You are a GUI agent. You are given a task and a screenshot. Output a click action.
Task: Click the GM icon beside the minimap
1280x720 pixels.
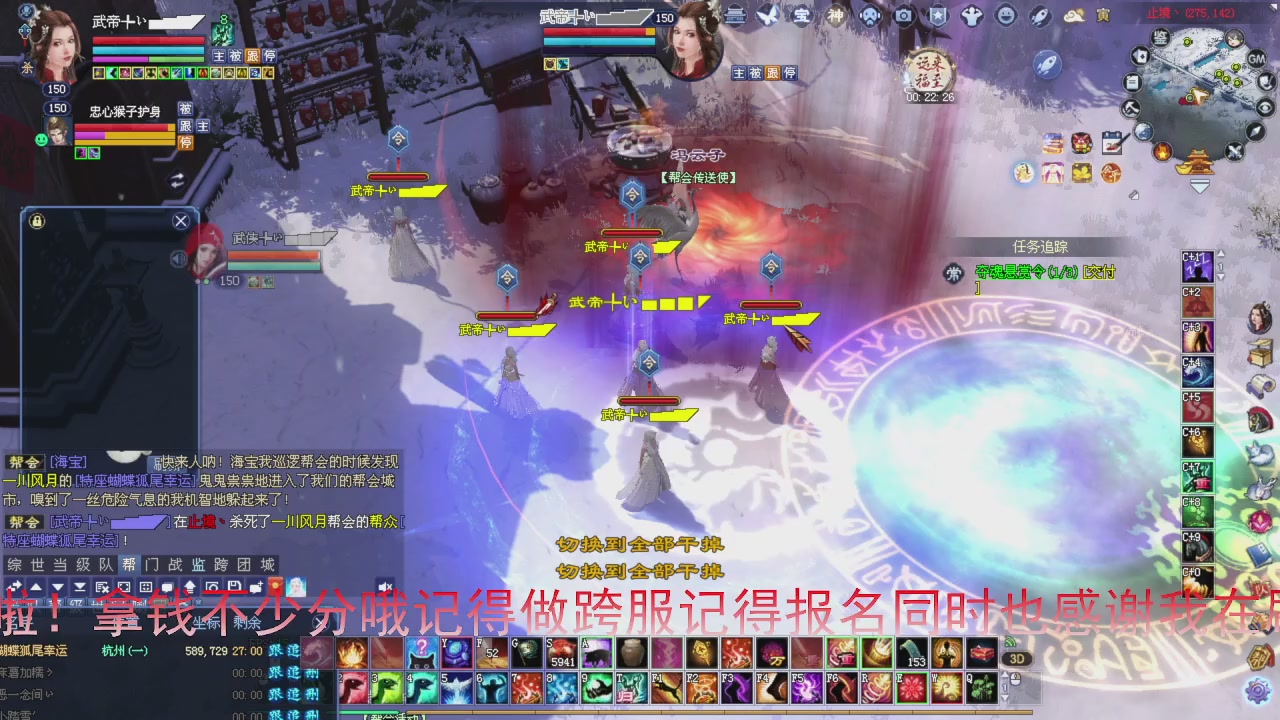(x=1256, y=59)
